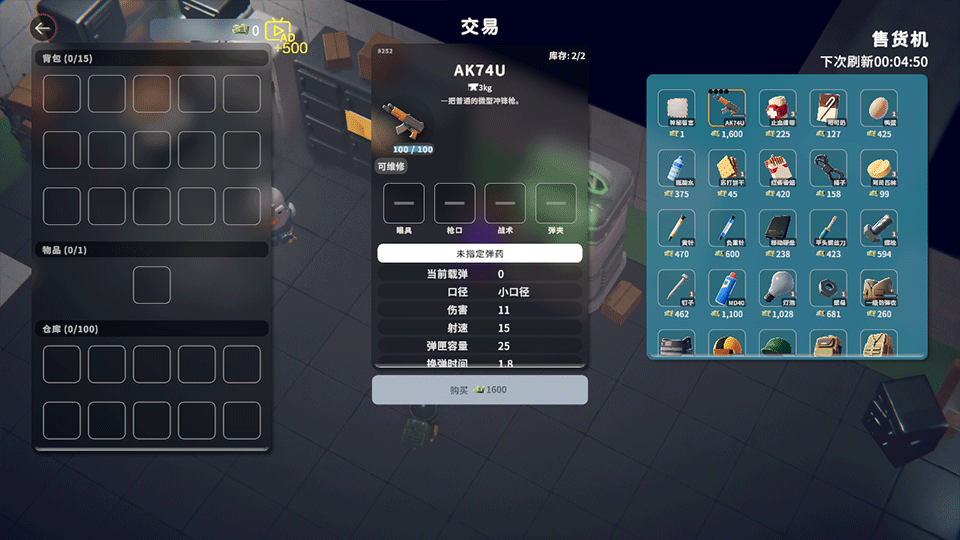960x540 pixels.
Task: Pick the soda crackers priced at 45
Action: 727,169
